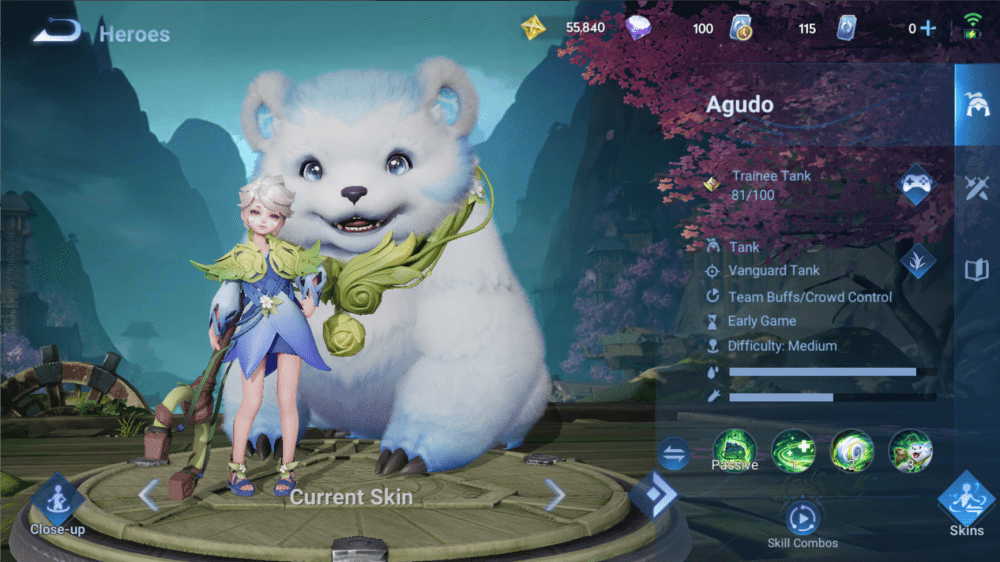Add currency with the plus button
1000x562 pixels.
click(x=928, y=28)
